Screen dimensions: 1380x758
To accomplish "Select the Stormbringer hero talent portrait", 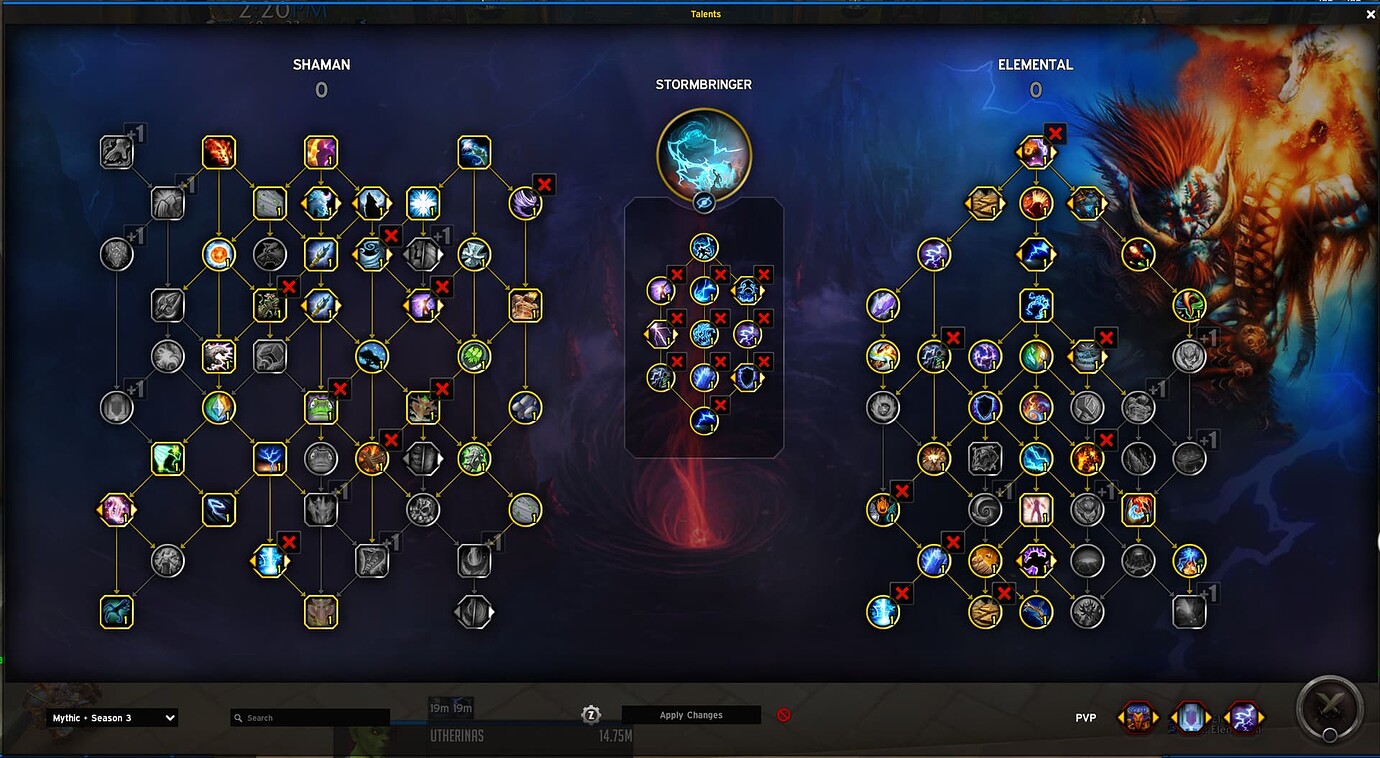I will tap(704, 155).
